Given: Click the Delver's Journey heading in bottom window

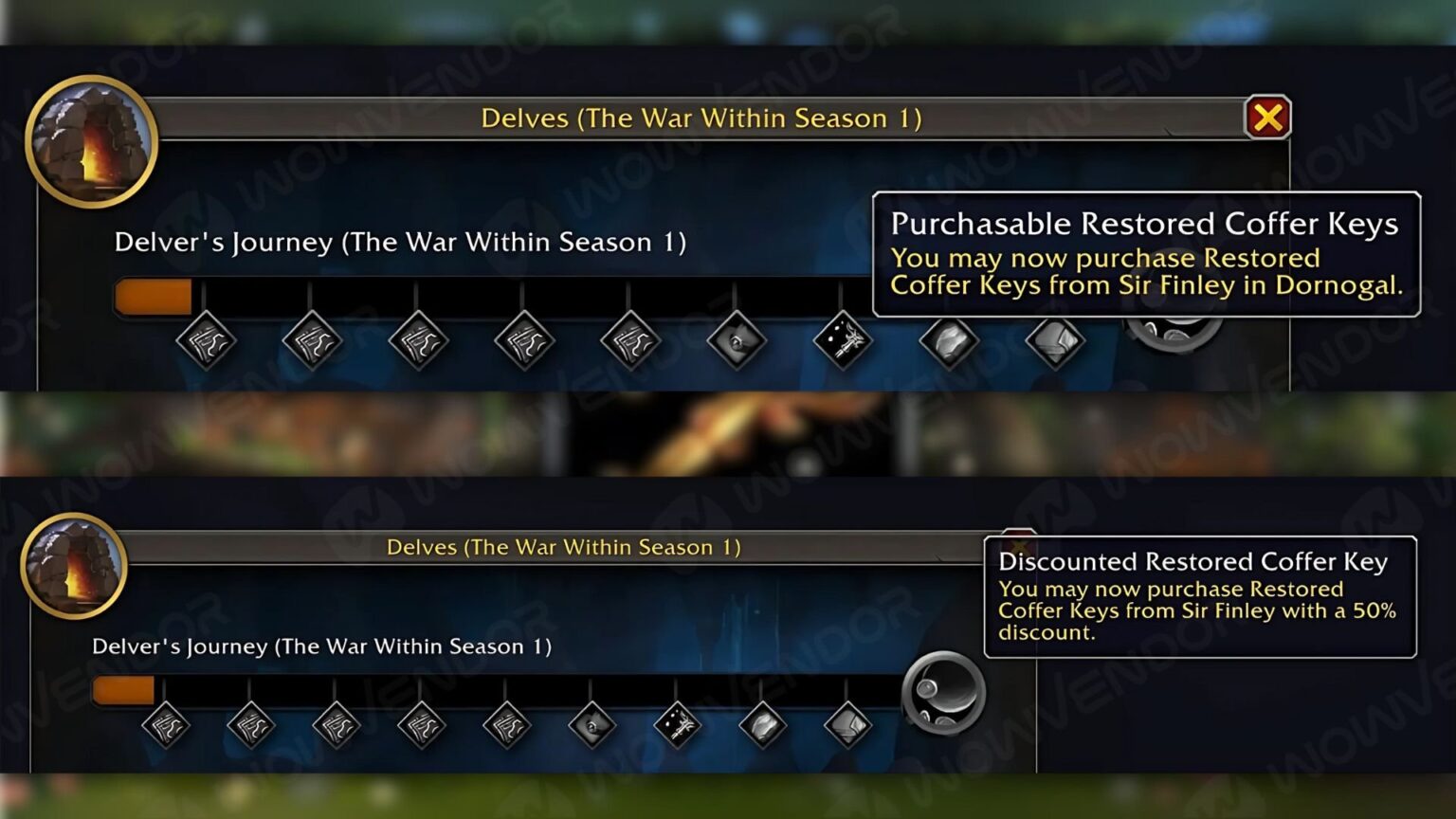Looking at the screenshot, I should pos(322,646).
